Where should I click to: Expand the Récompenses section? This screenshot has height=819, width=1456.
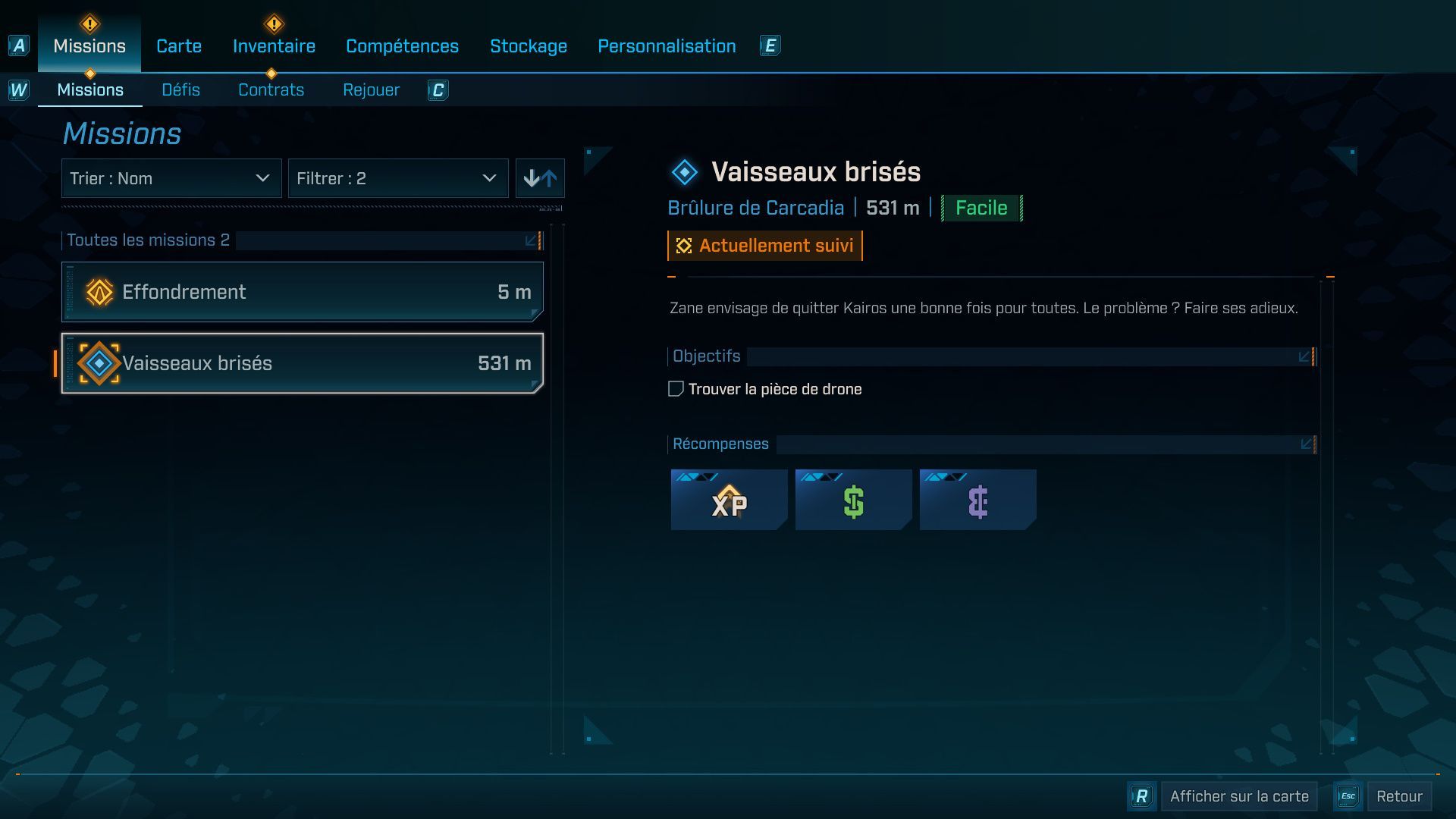tap(1305, 444)
